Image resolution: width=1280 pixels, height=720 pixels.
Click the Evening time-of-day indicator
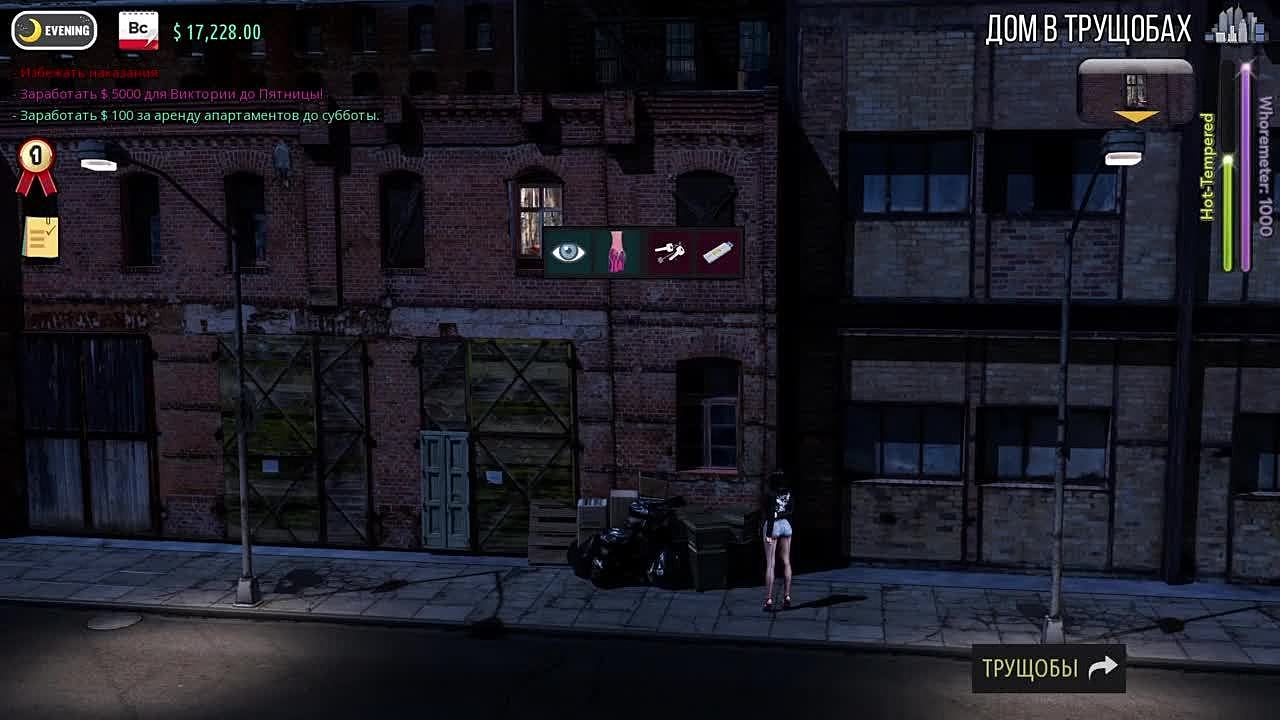(54, 31)
